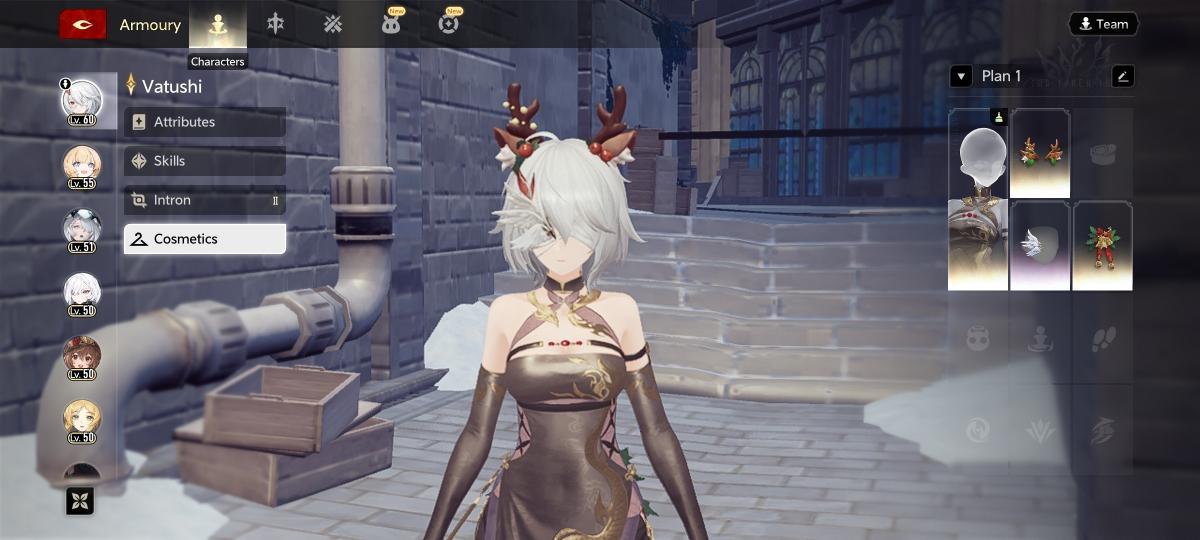Select the Intron menu entry
1200x540 pixels.
pyautogui.click(x=205, y=200)
